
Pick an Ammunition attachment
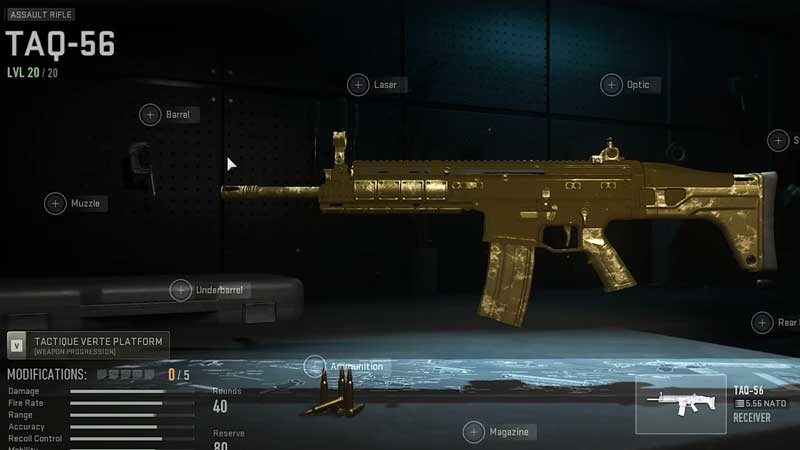click(x=315, y=366)
